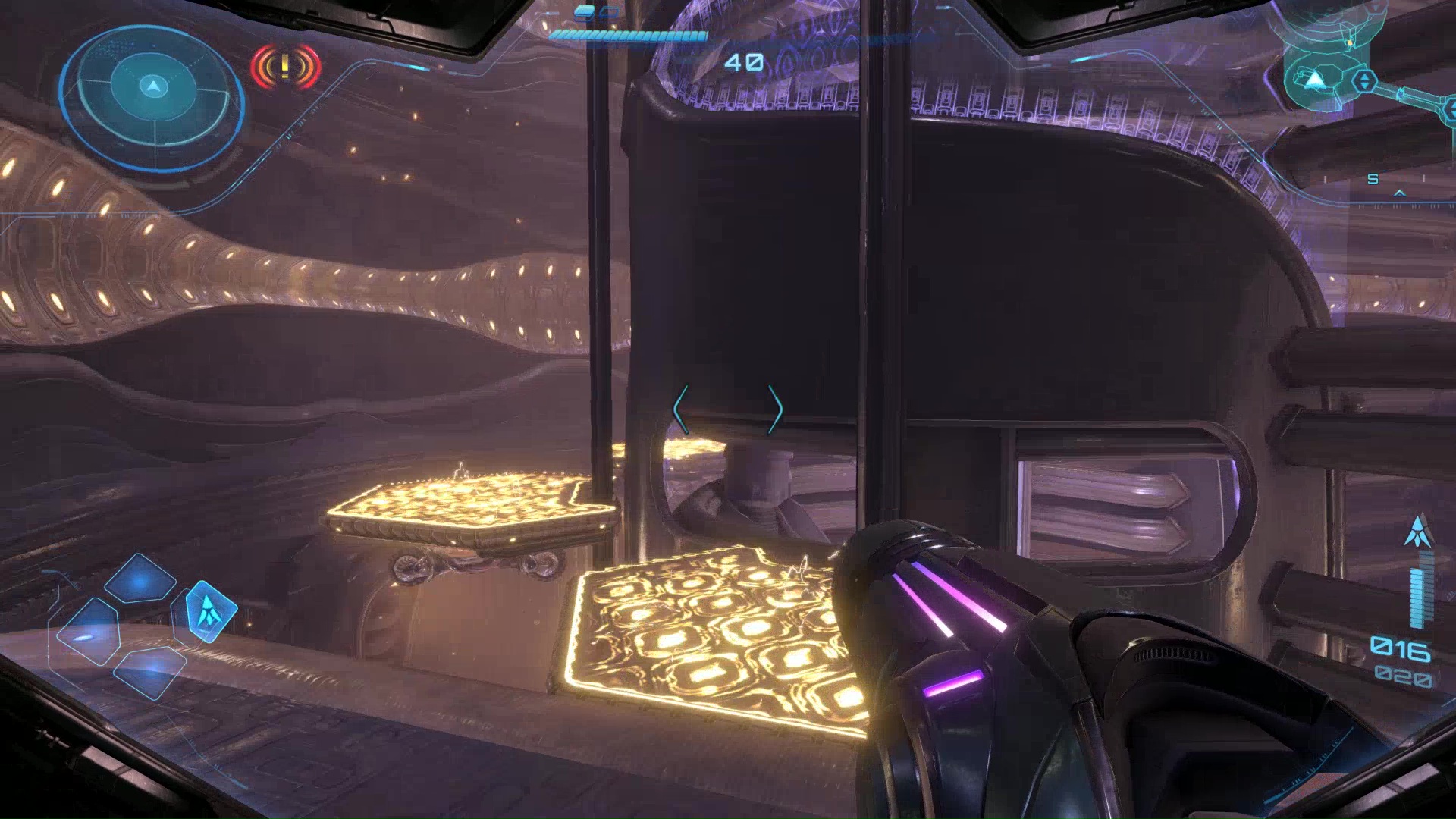The width and height of the screenshot is (1456, 819).
Task: Click the filled energy tank icon
Action: 584,13
